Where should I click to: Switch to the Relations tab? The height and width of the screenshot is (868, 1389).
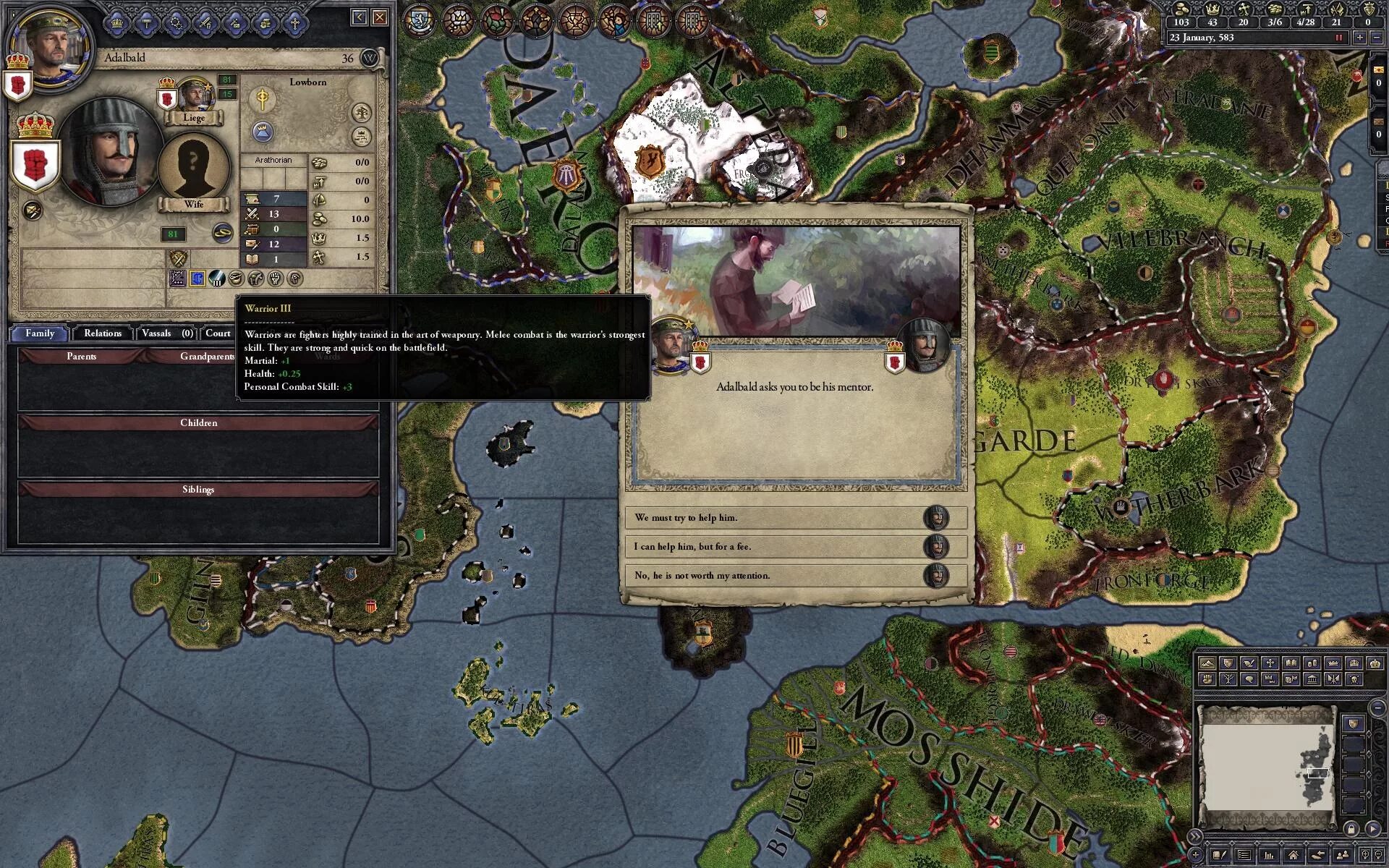(102, 333)
